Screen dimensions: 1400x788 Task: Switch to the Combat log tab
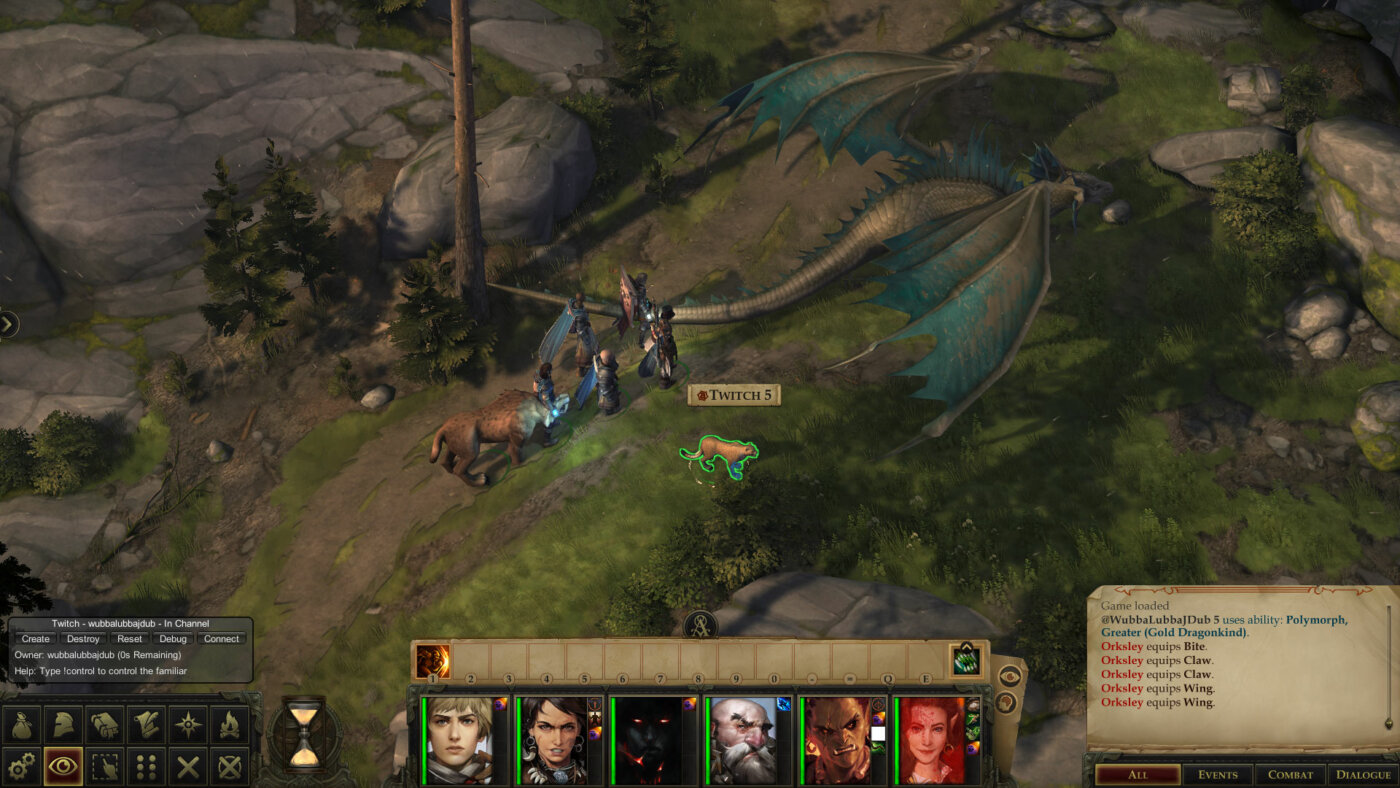pyautogui.click(x=1290, y=774)
